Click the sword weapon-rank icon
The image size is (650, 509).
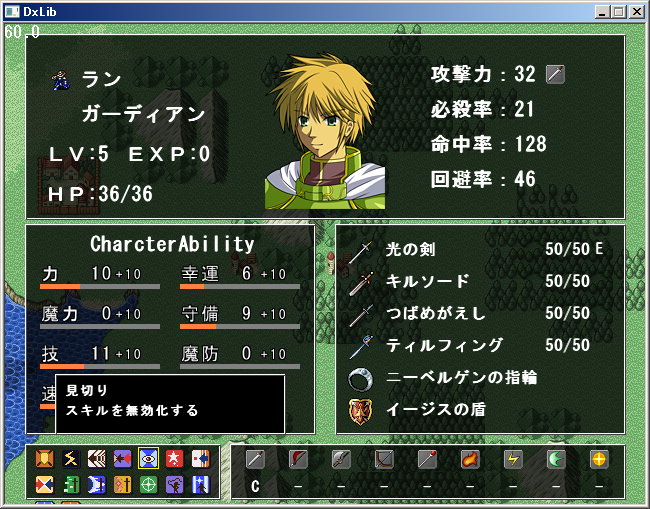point(255,460)
